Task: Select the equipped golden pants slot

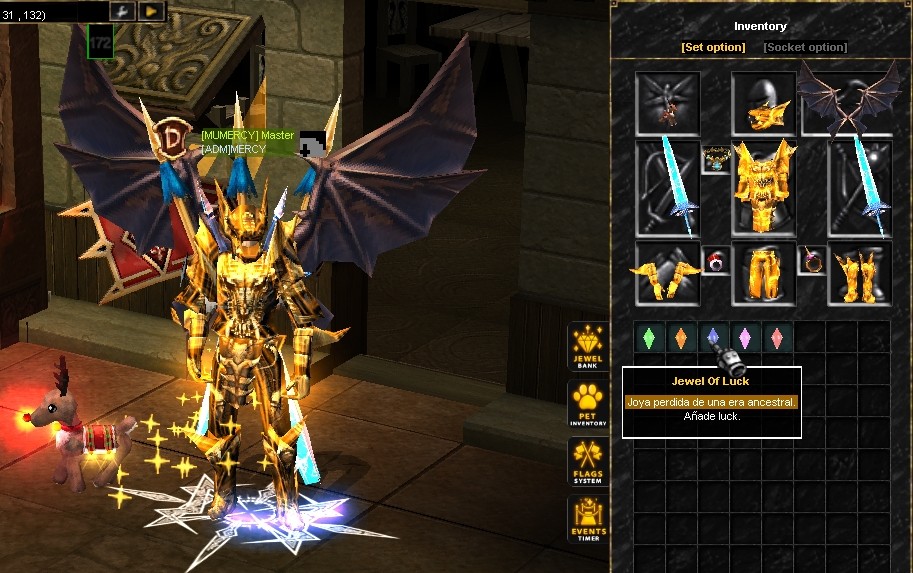Action: (x=763, y=273)
